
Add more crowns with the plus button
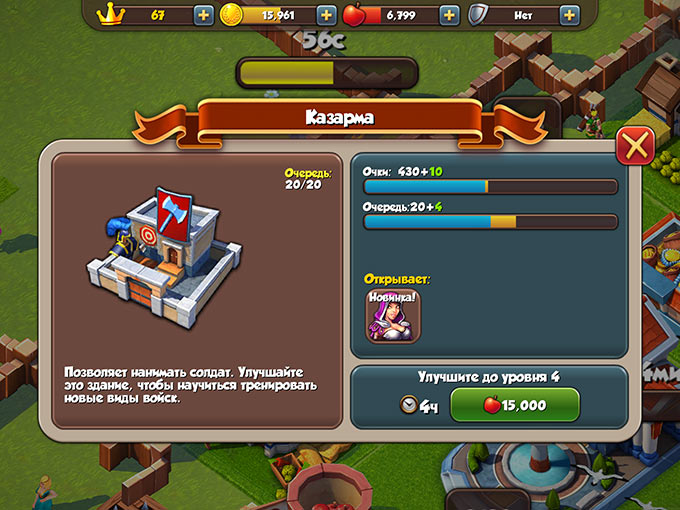pos(202,15)
